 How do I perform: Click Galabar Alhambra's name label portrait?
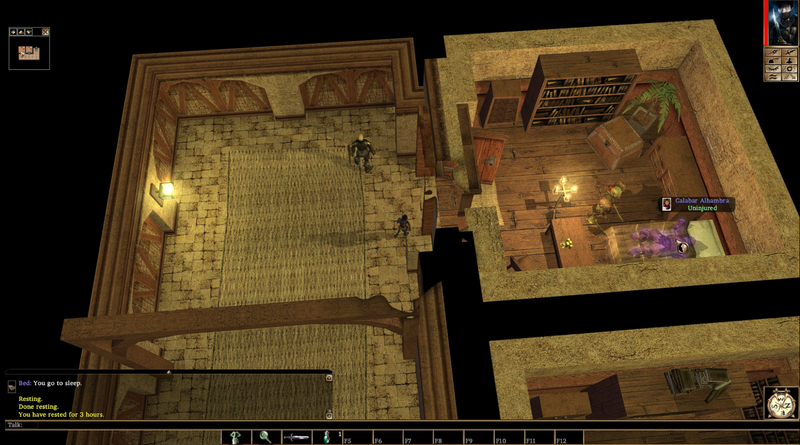pyautogui.click(x=666, y=204)
